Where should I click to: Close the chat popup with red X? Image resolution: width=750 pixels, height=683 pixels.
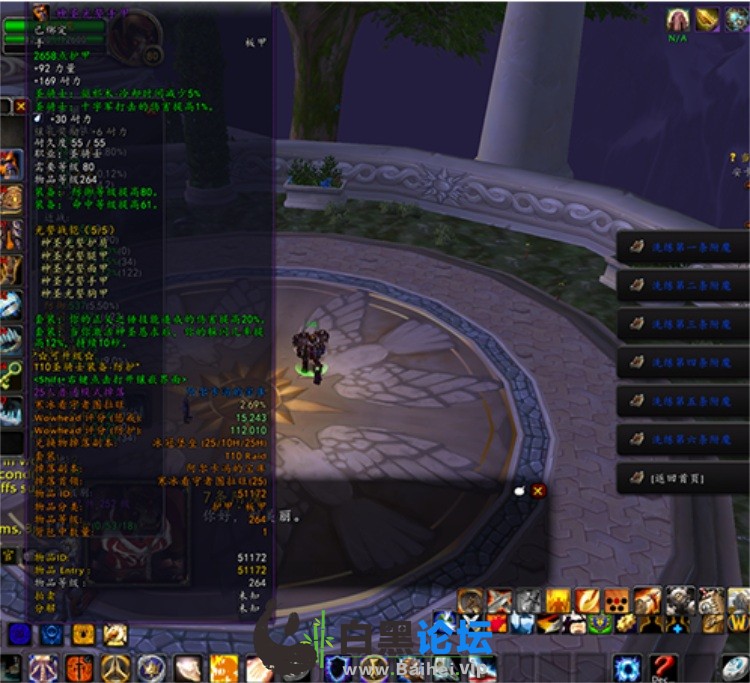click(538, 490)
